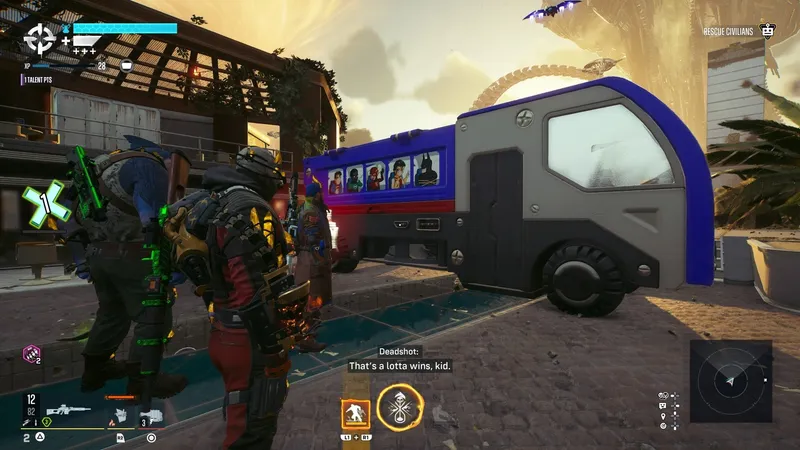Open the 1 Talent Pts notification

[x=40, y=79]
